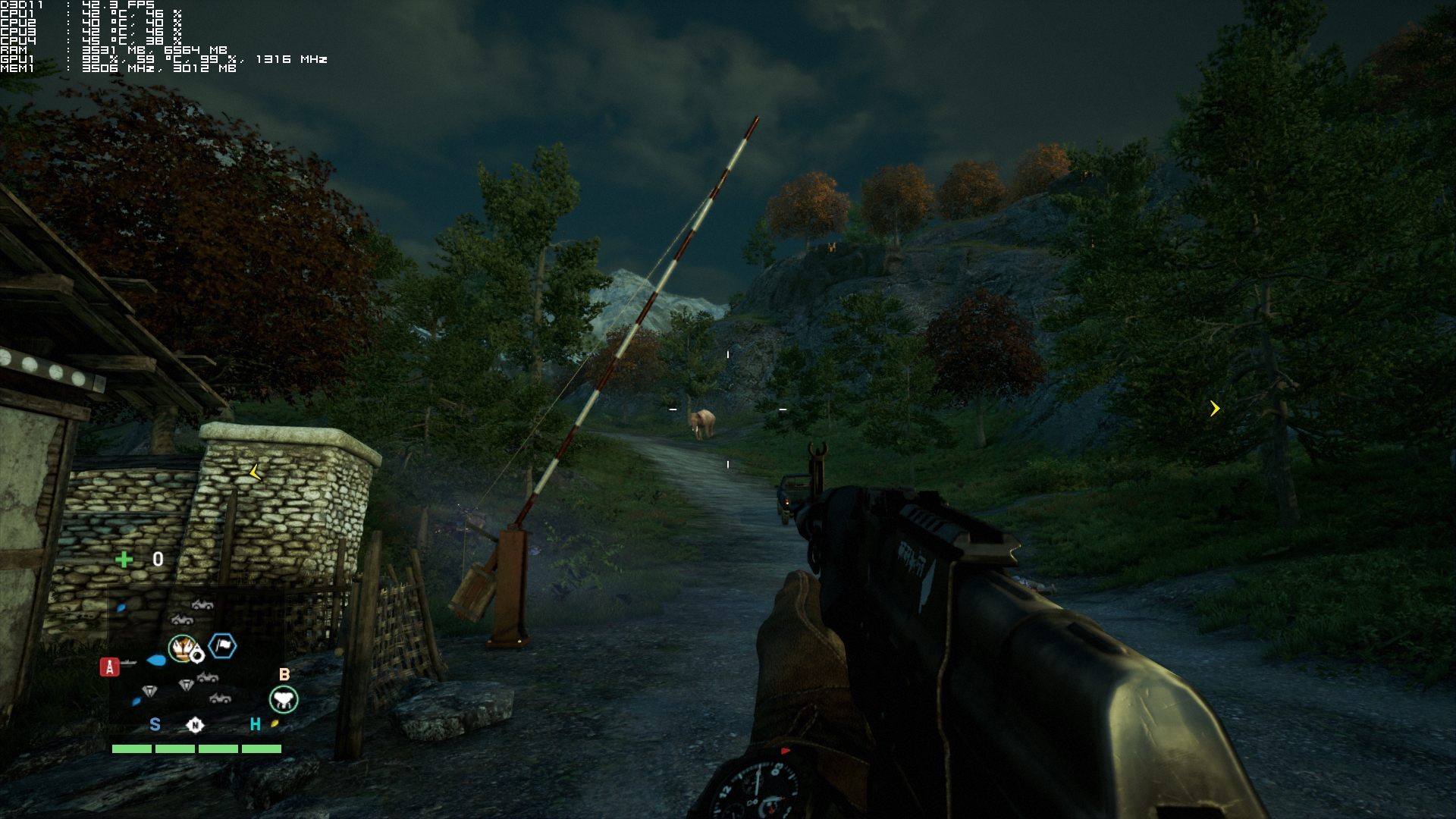Image resolution: width=1456 pixels, height=819 pixels.
Task: Click the cyan H marker on the minimap
Action: pos(256,724)
